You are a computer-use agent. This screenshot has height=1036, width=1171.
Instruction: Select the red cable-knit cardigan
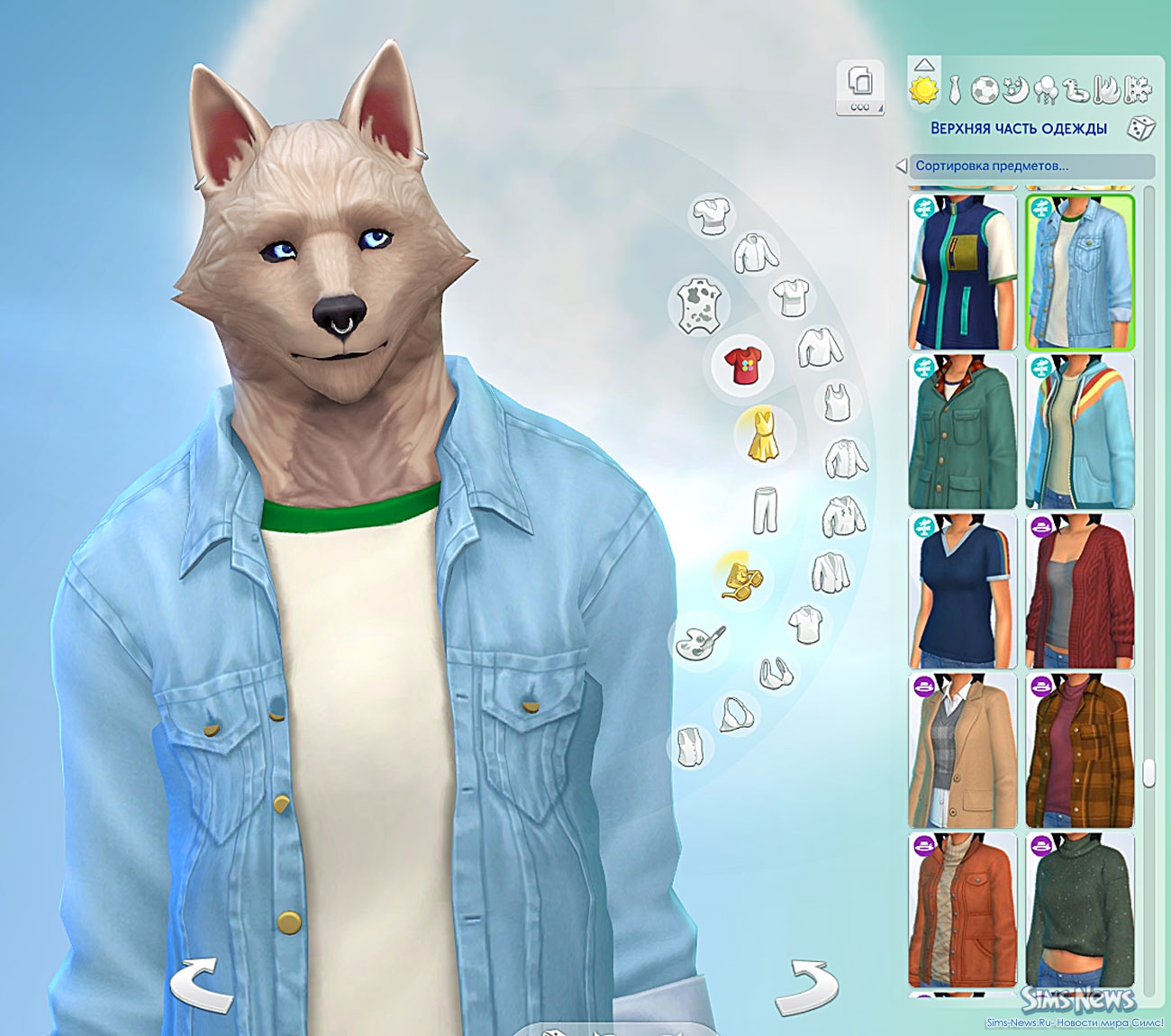[x=1080, y=591]
